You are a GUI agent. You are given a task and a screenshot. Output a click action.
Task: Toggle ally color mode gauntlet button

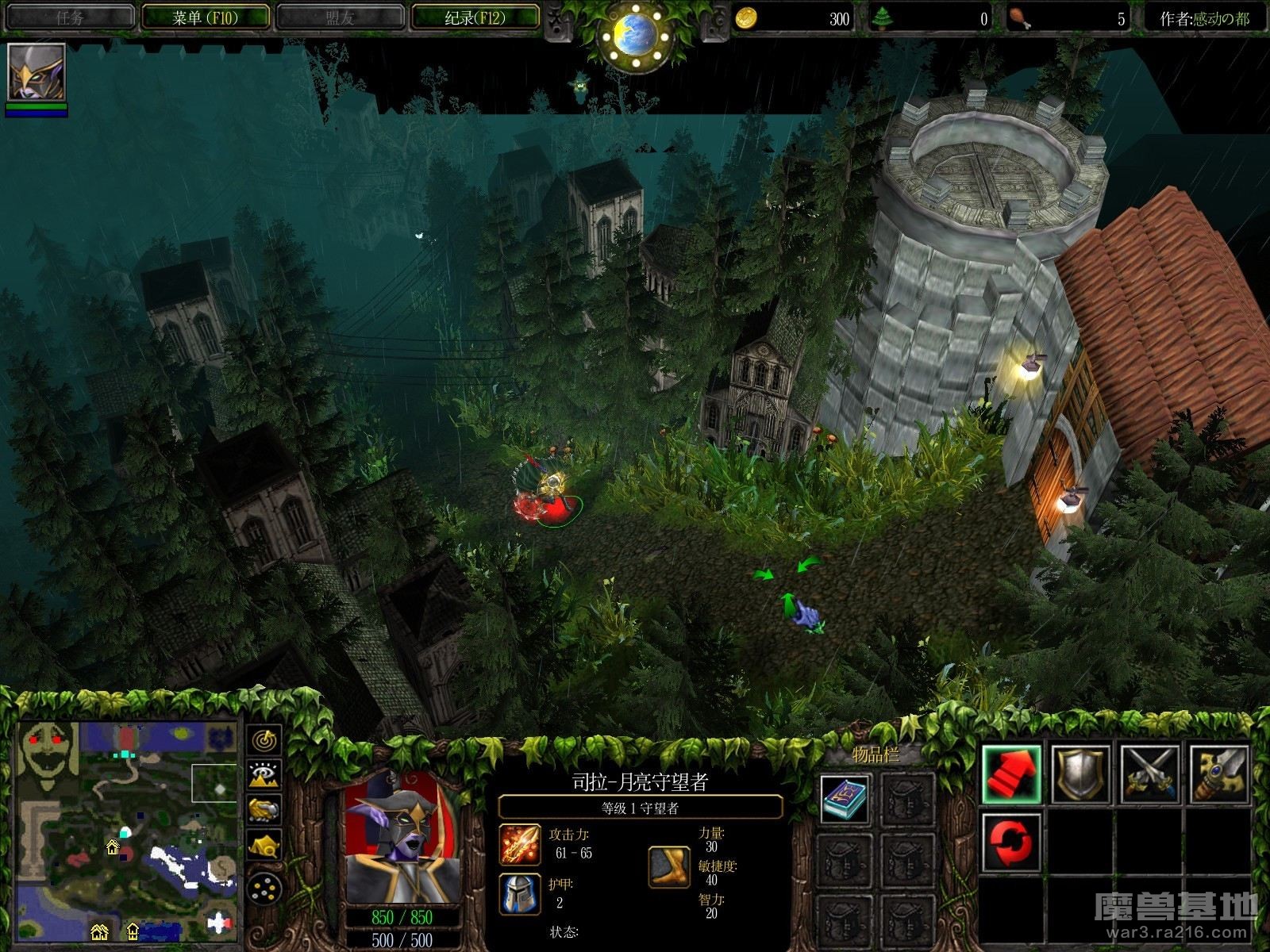[x=264, y=810]
